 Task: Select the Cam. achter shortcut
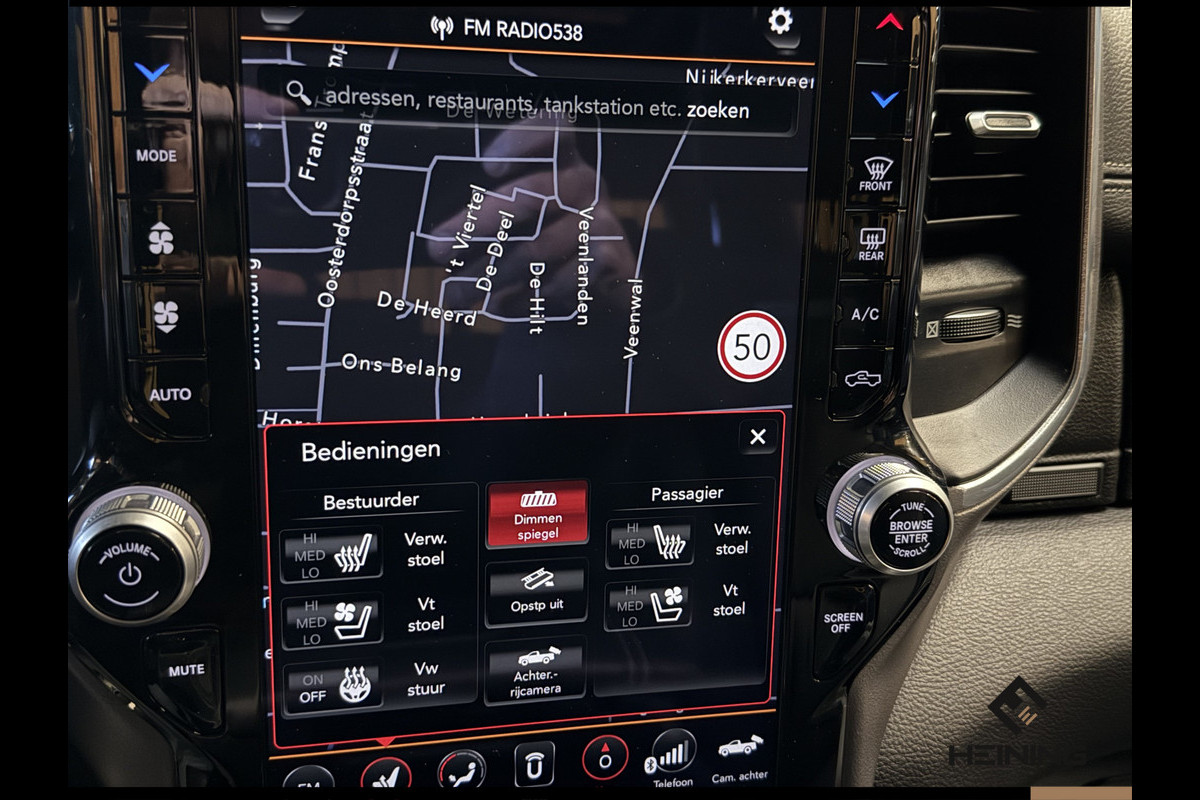pos(739,758)
